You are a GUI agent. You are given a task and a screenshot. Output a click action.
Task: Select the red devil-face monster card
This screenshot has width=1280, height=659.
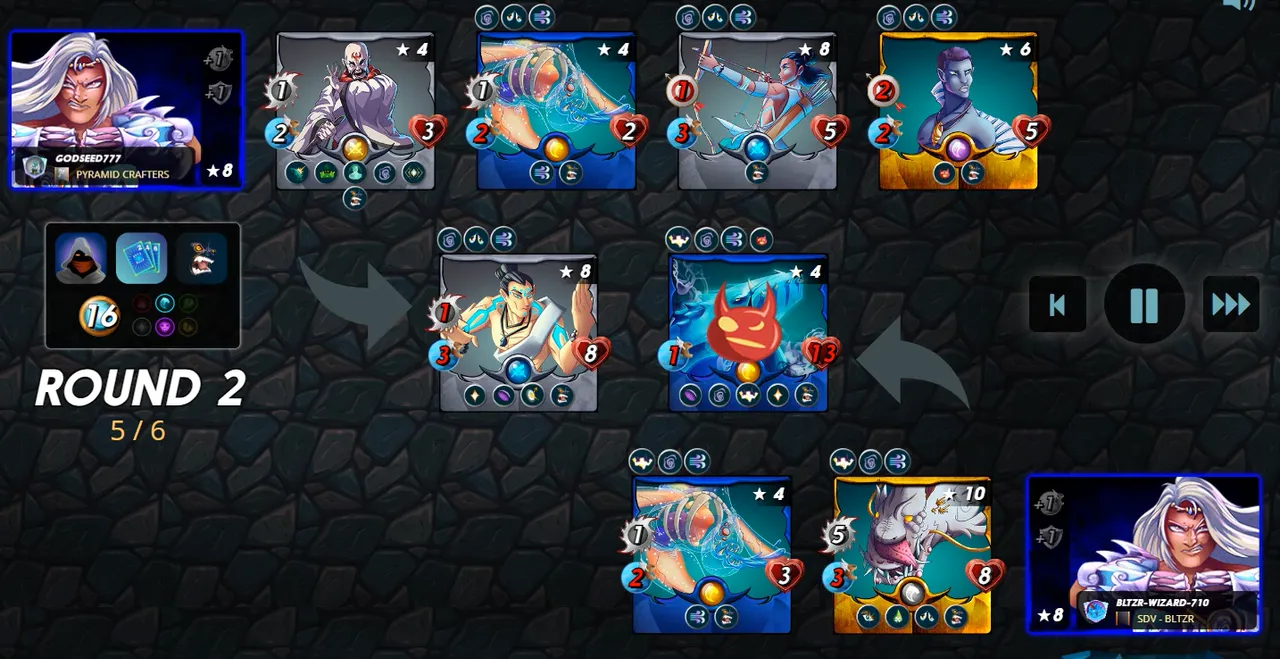(x=748, y=332)
